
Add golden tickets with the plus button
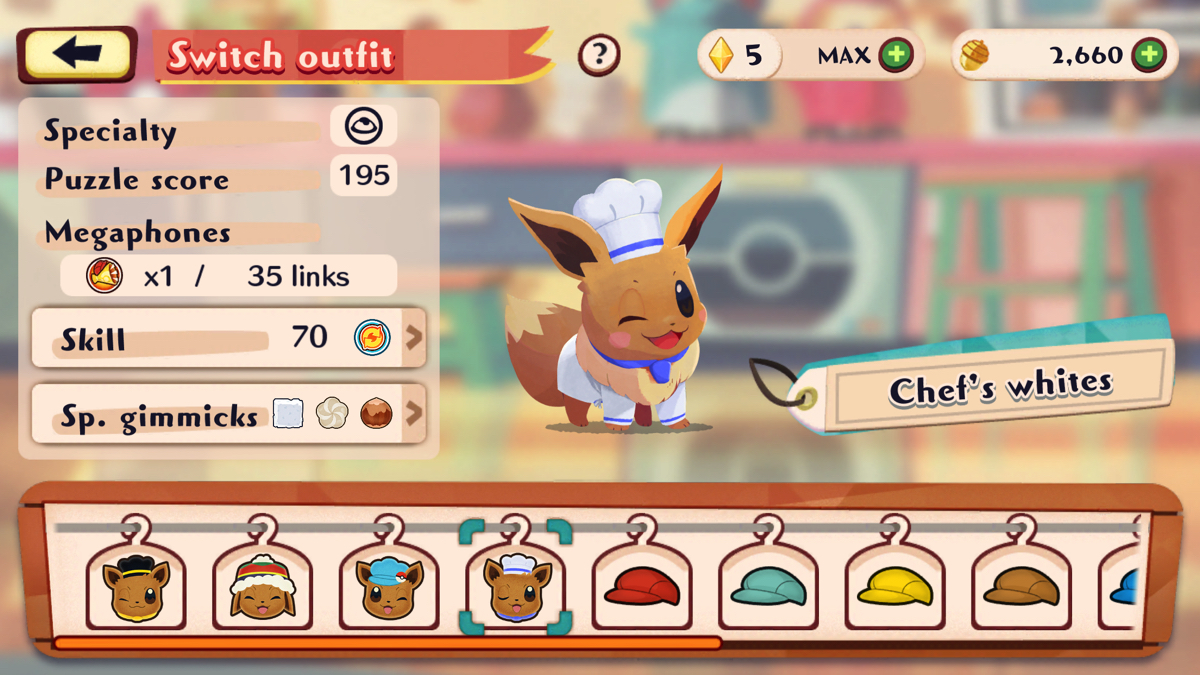896,56
